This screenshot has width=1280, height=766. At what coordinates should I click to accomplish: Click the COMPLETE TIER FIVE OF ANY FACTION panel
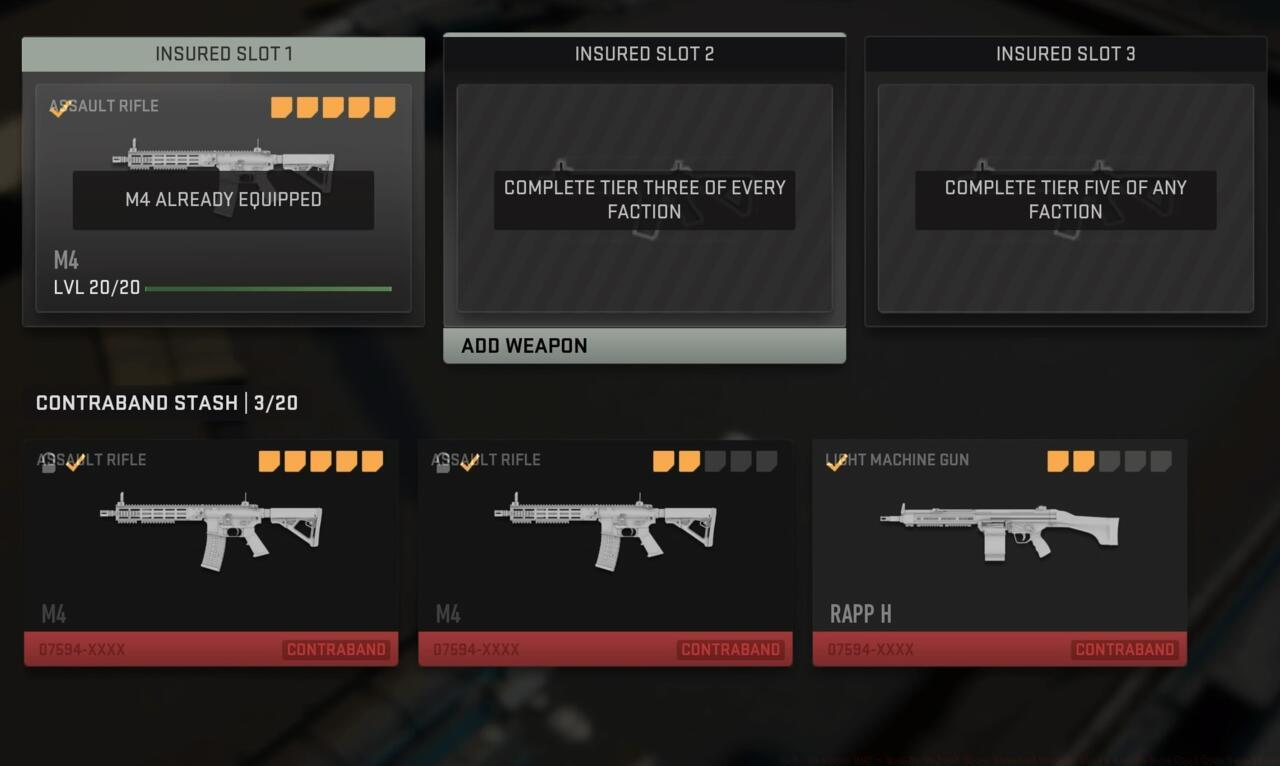pyautogui.click(x=1064, y=199)
